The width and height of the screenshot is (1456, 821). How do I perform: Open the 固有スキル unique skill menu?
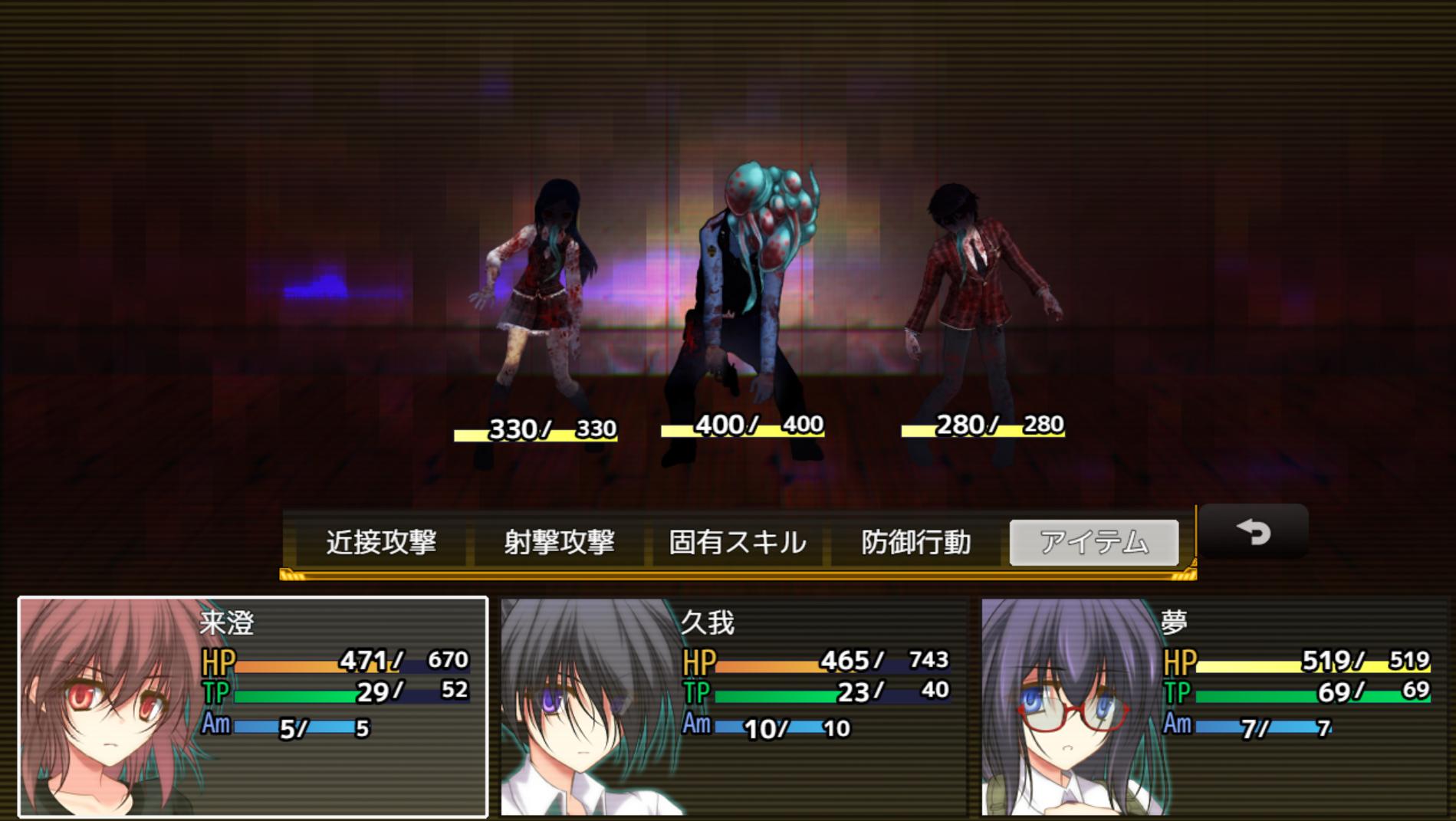[x=737, y=542]
